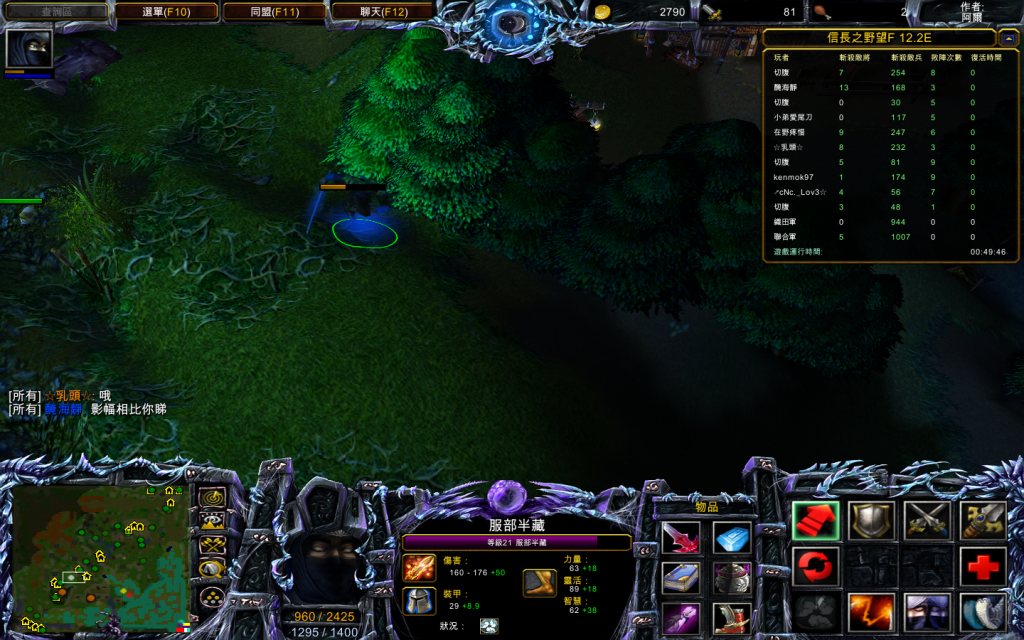Cast the orange lightning strike ability
The image size is (1024, 640).
[x=871, y=612]
